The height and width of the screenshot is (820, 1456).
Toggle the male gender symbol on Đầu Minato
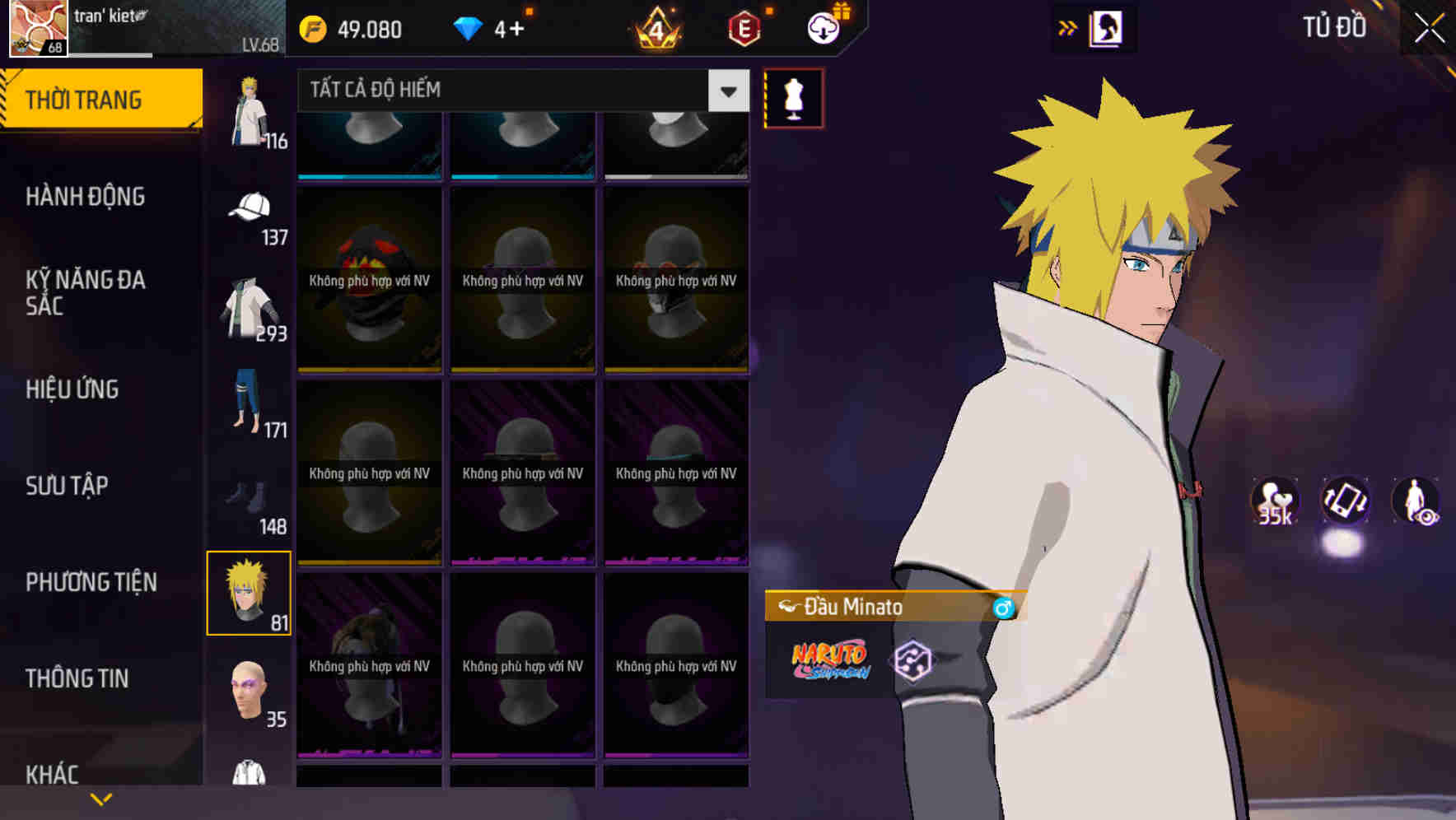pos(1004,608)
